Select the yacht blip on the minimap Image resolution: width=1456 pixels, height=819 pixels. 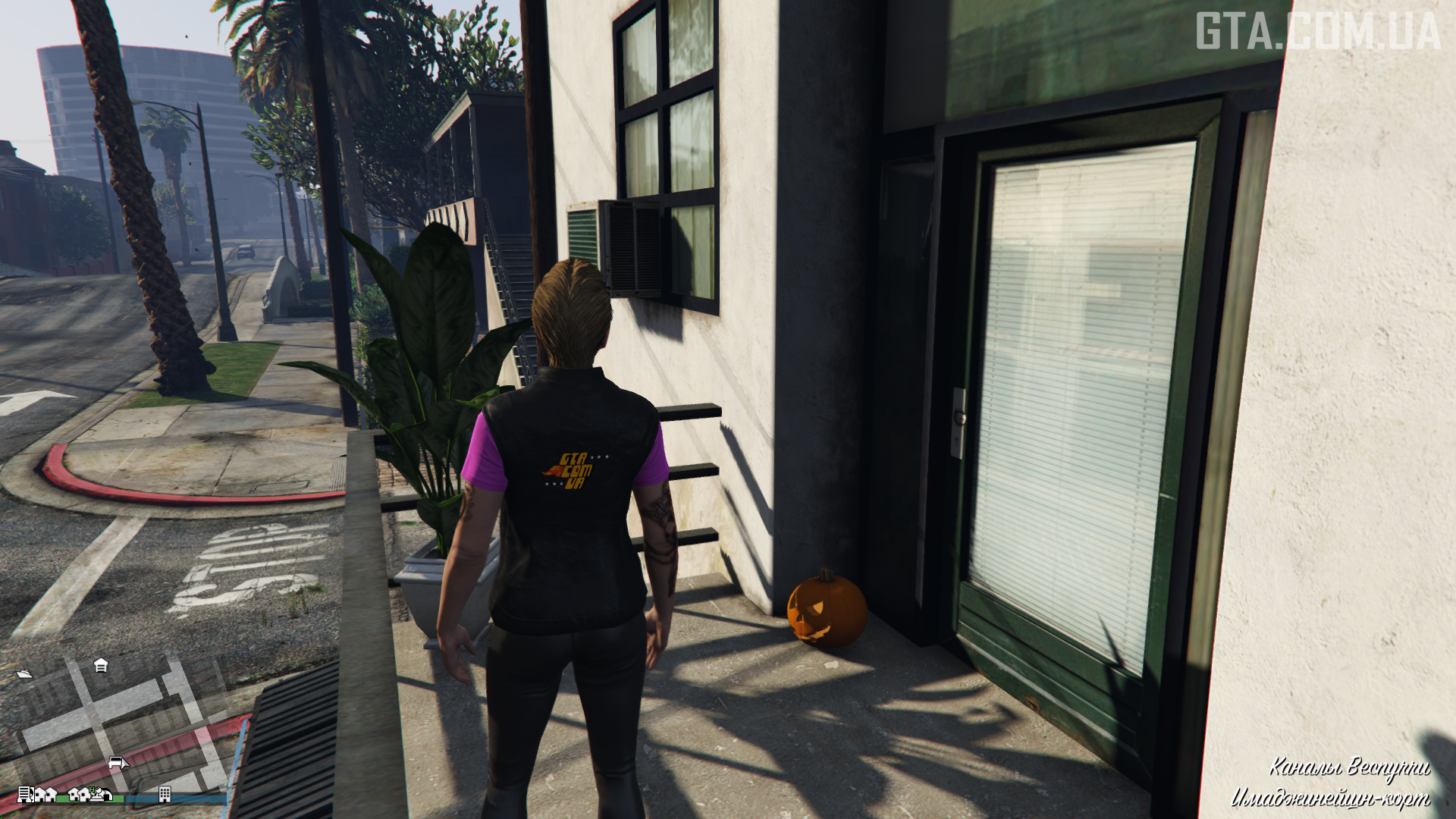(x=24, y=673)
